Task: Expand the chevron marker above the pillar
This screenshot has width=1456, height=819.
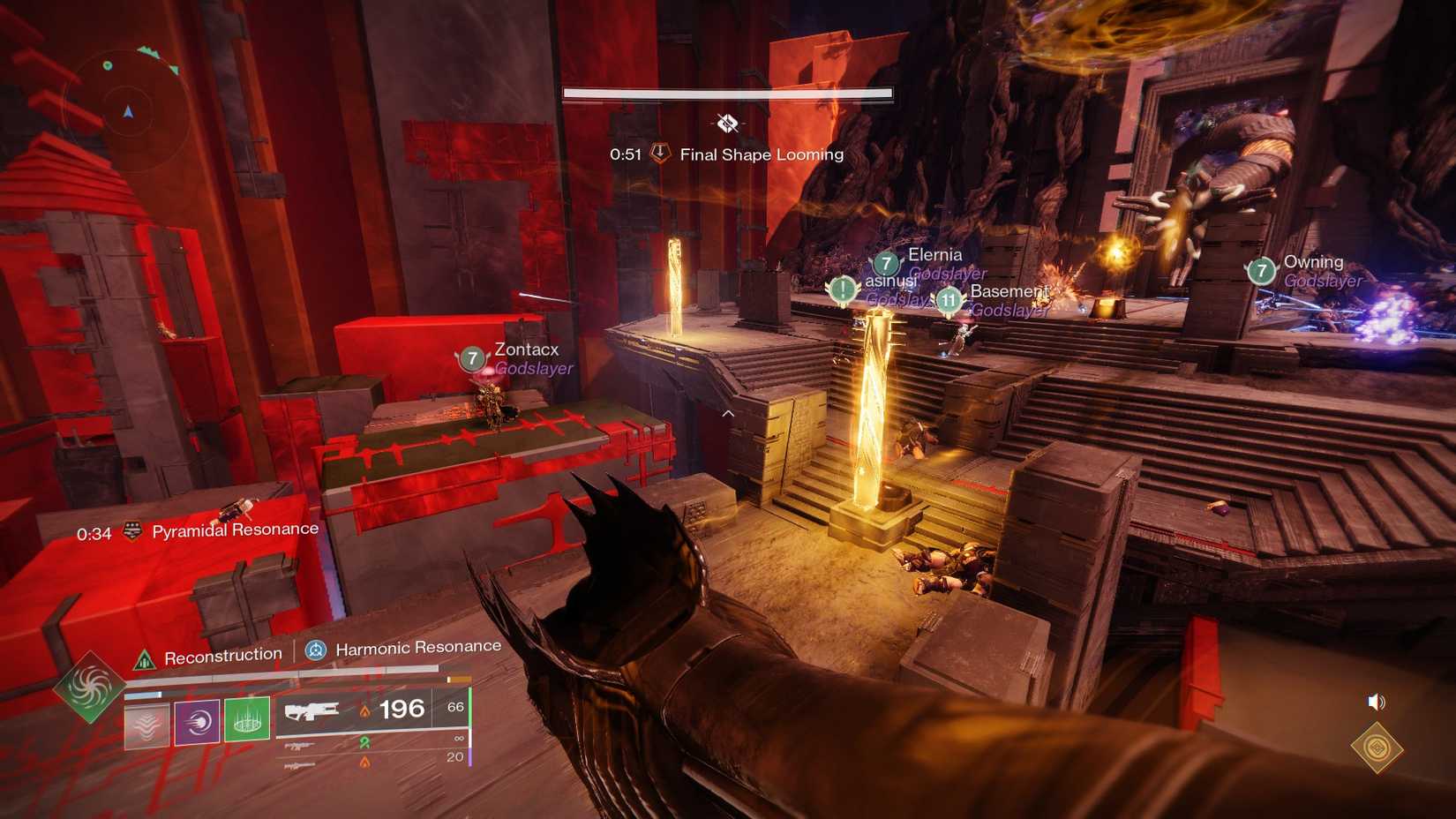Action: tap(728, 411)
